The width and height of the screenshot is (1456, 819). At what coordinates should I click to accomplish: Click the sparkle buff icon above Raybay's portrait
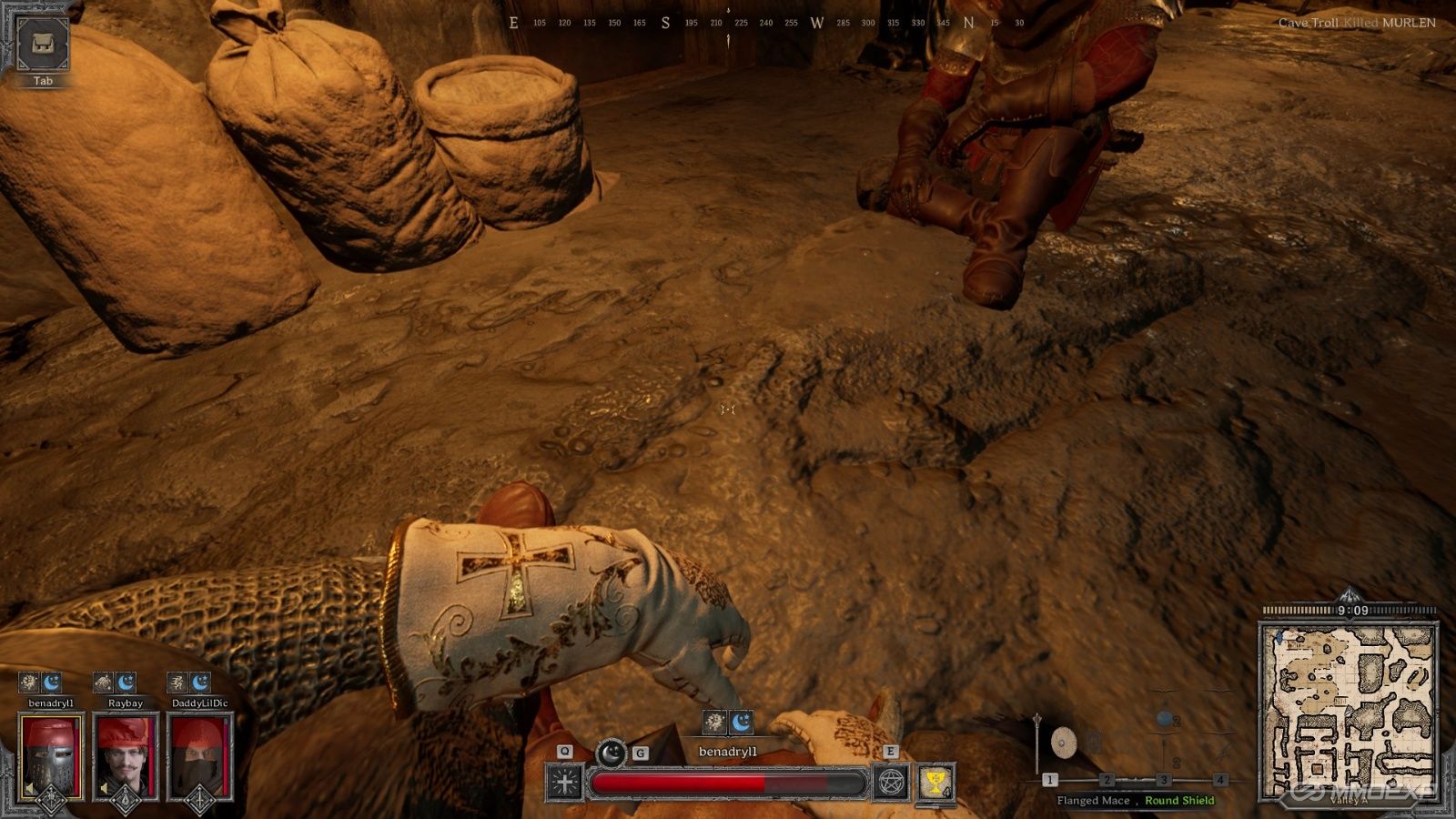point(103,682)
